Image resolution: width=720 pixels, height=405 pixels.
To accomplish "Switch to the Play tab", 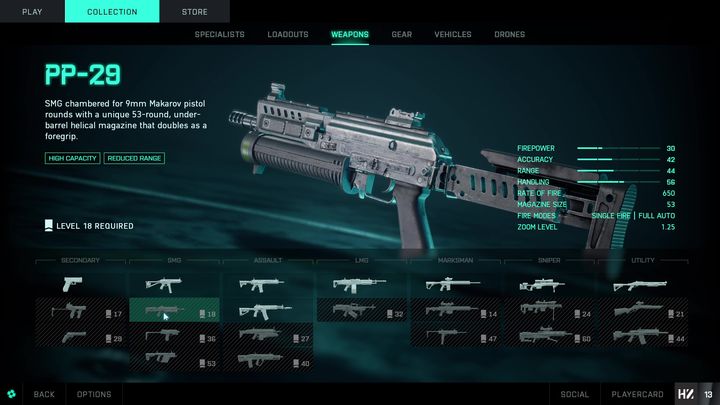I will click(32, 11).
